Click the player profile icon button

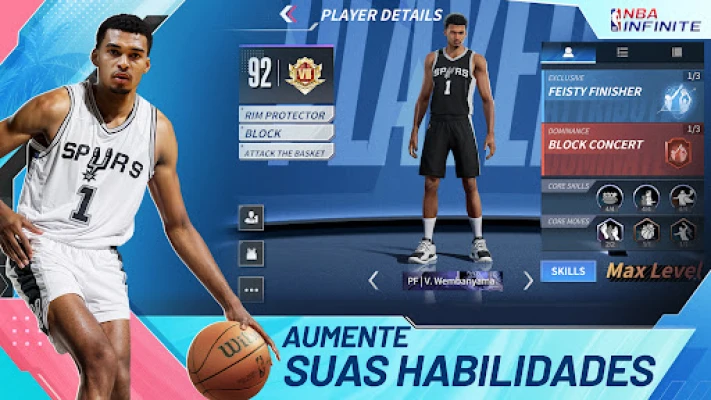[x=251, y=217]
